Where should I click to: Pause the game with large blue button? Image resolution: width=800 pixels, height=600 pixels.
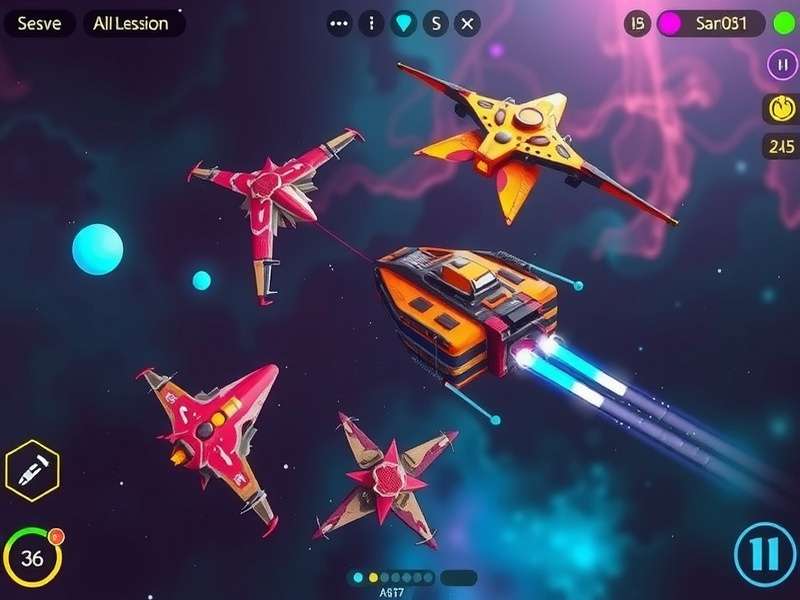tap(764, 553)
